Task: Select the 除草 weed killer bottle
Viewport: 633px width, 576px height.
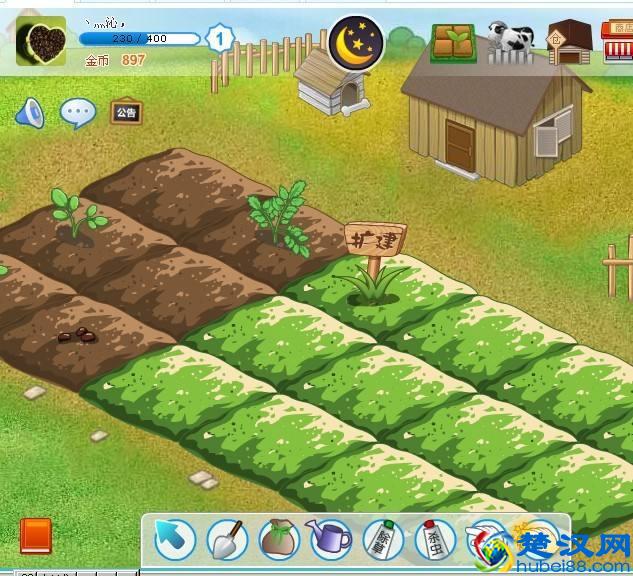Action: coord(382,540)
